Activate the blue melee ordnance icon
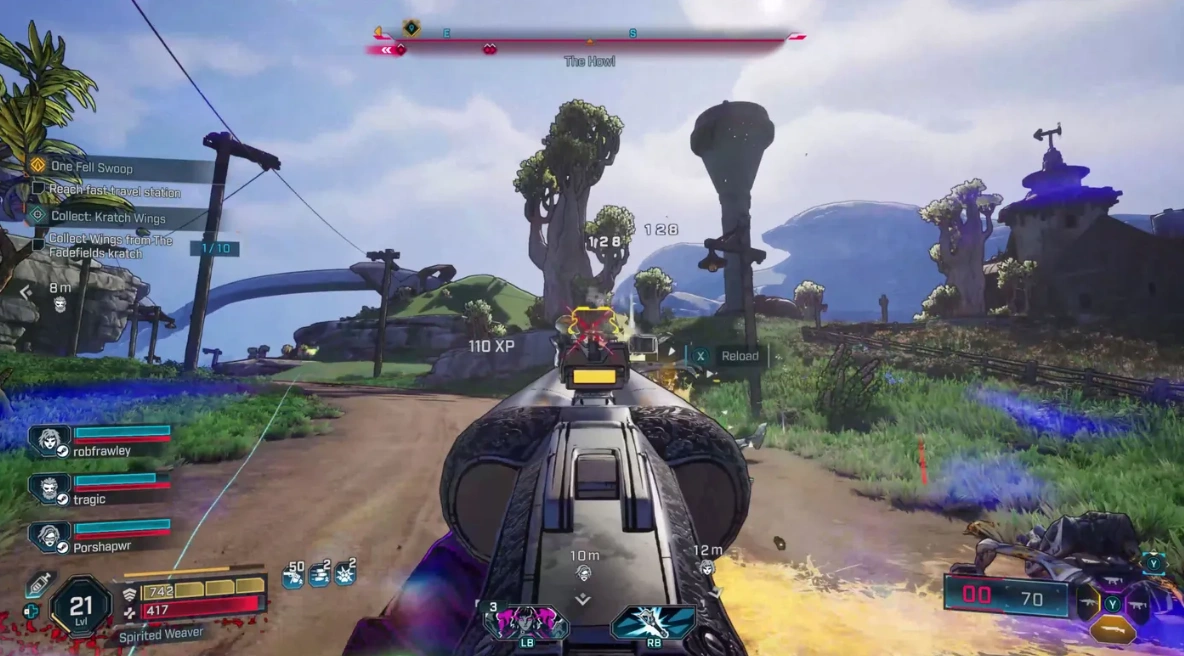1184x656 pixels. (x=653, y=623)
